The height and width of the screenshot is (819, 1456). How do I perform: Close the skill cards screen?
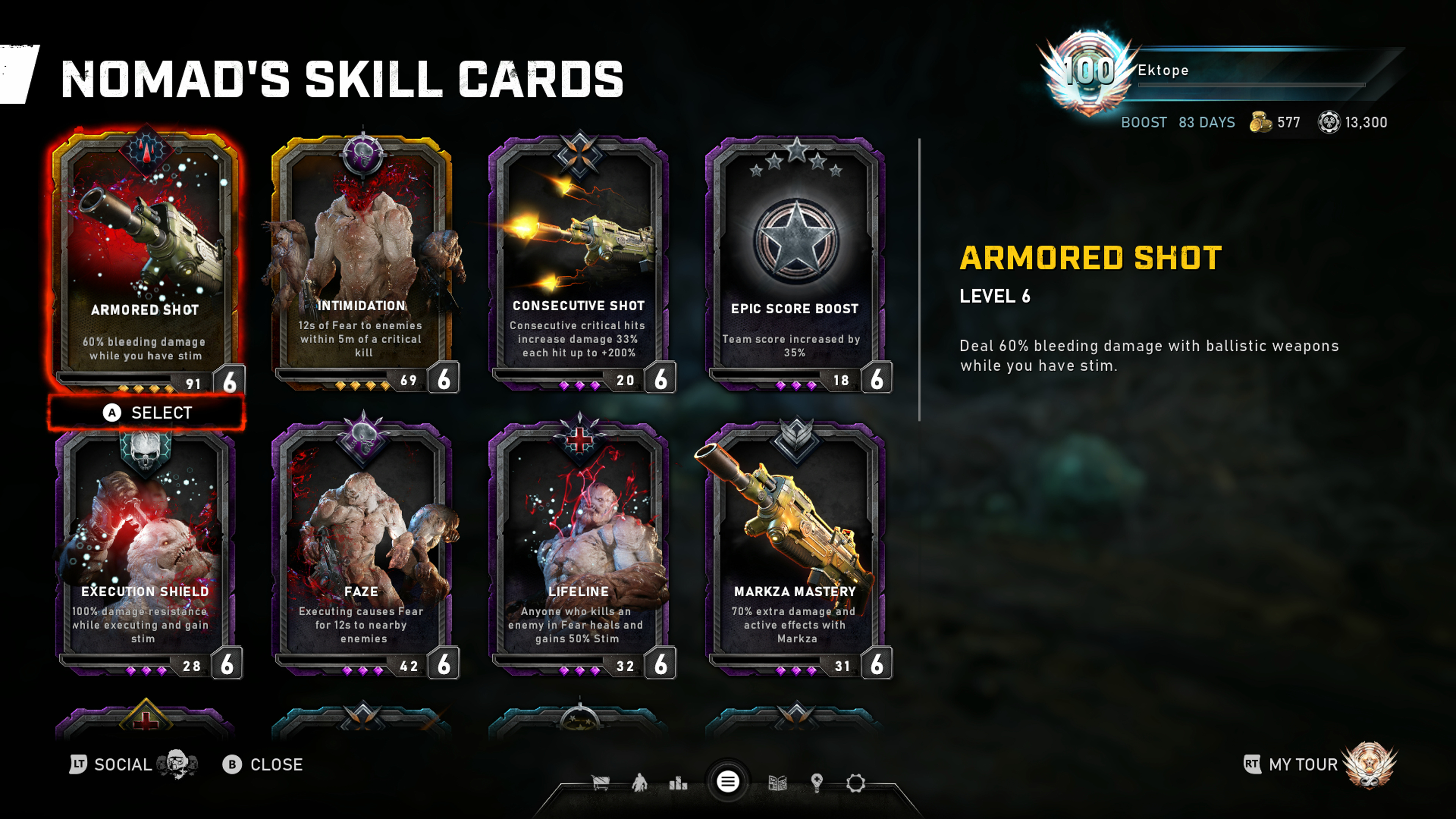tap(263, 765)
